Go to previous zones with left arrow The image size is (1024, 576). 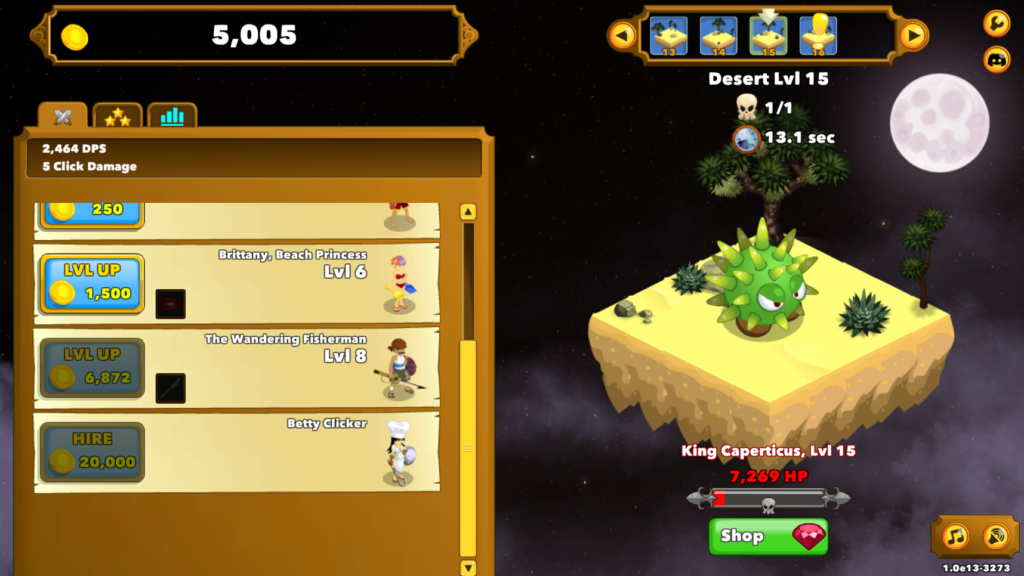tap(623, 36)
